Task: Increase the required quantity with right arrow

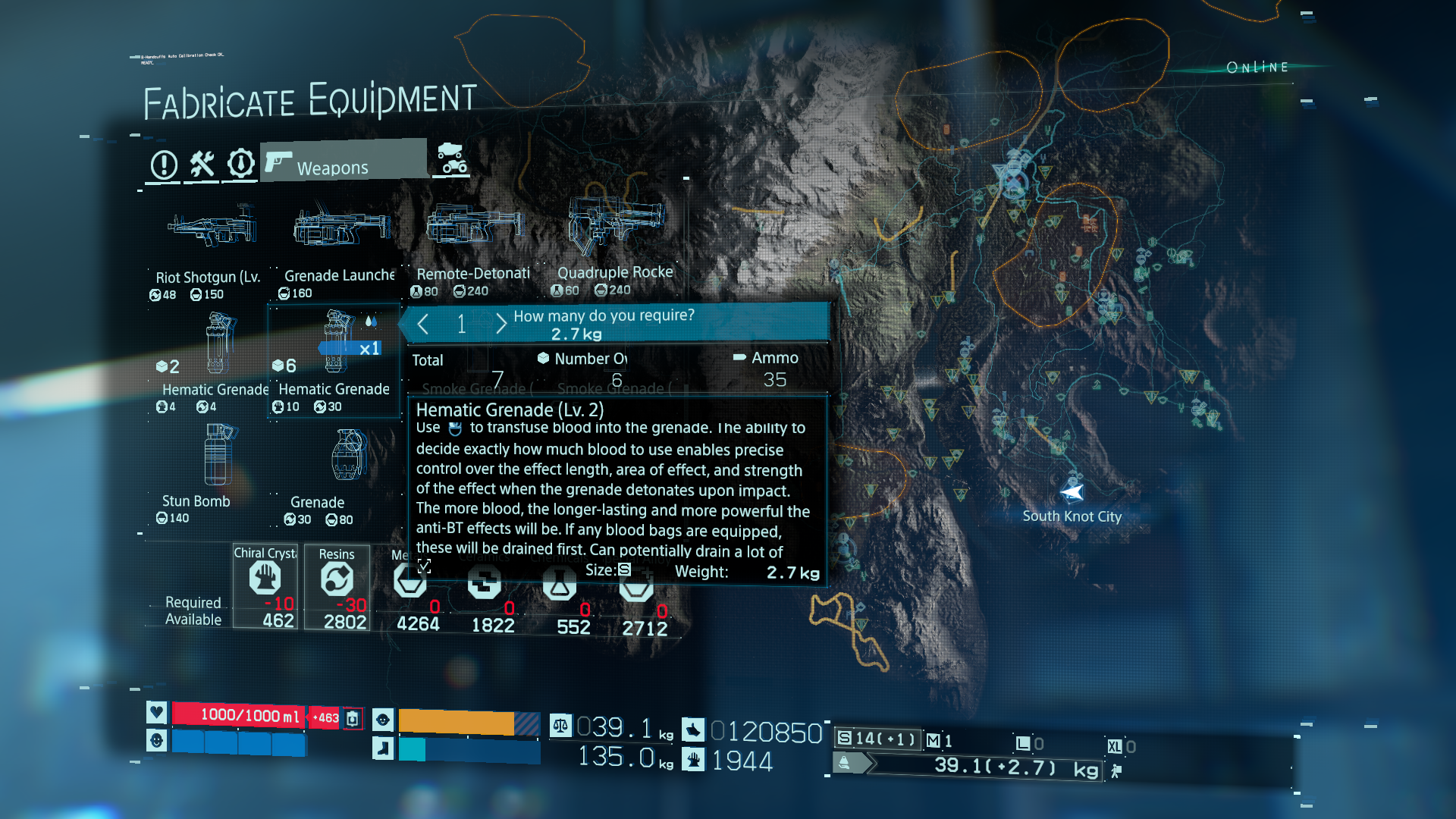Action: (501, 325)
